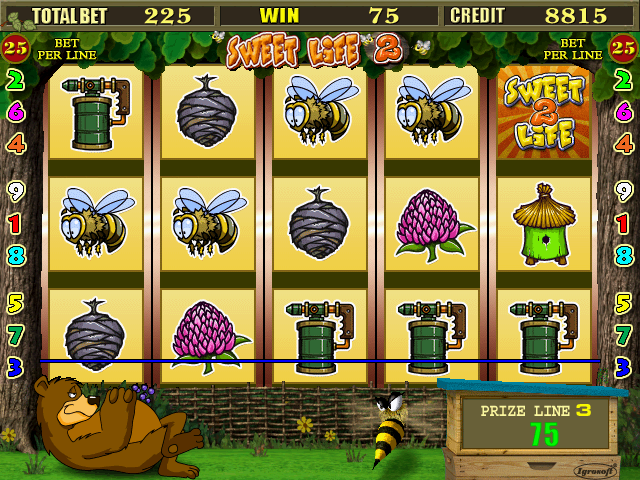This screenshot has width=640, height=480.
Task: Activate the blue payline 3 marker on the right tree
Action: (625, 365)
